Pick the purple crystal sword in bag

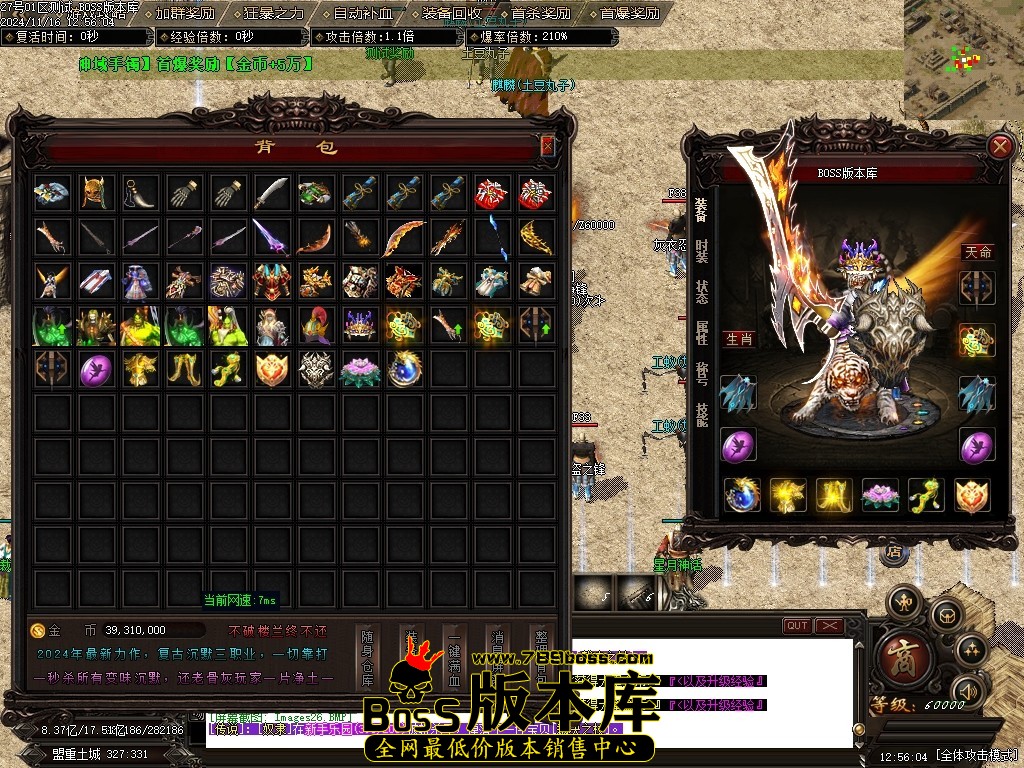coord(272,237)
